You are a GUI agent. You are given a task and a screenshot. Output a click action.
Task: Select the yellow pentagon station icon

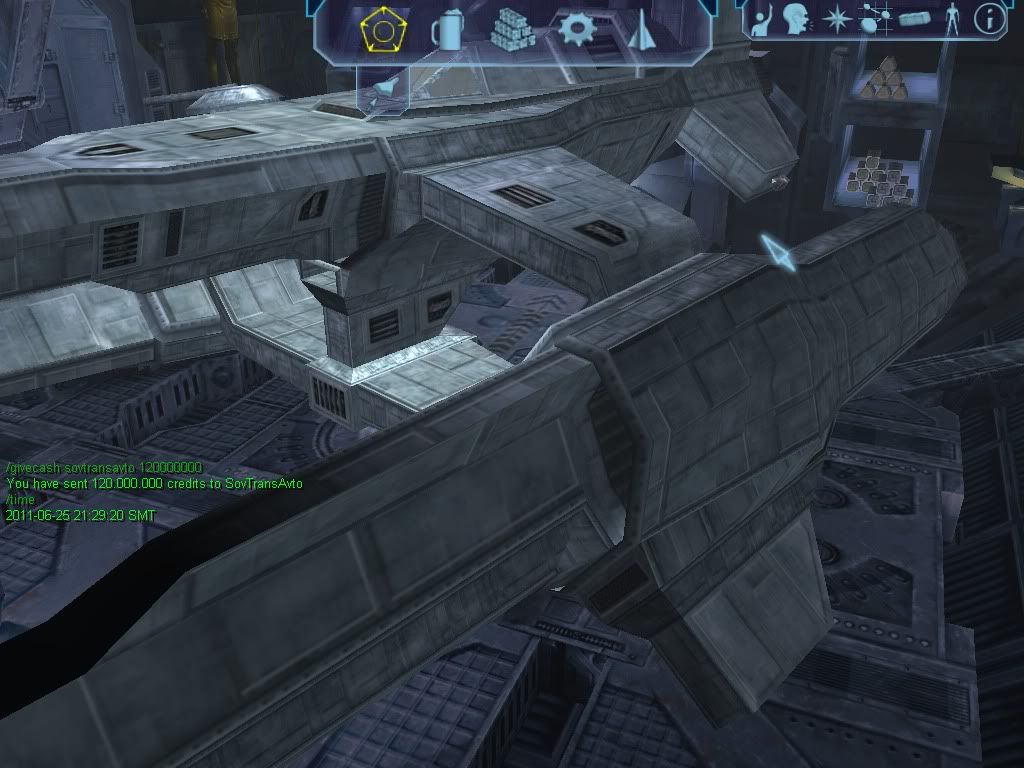(x=381, y=30)
